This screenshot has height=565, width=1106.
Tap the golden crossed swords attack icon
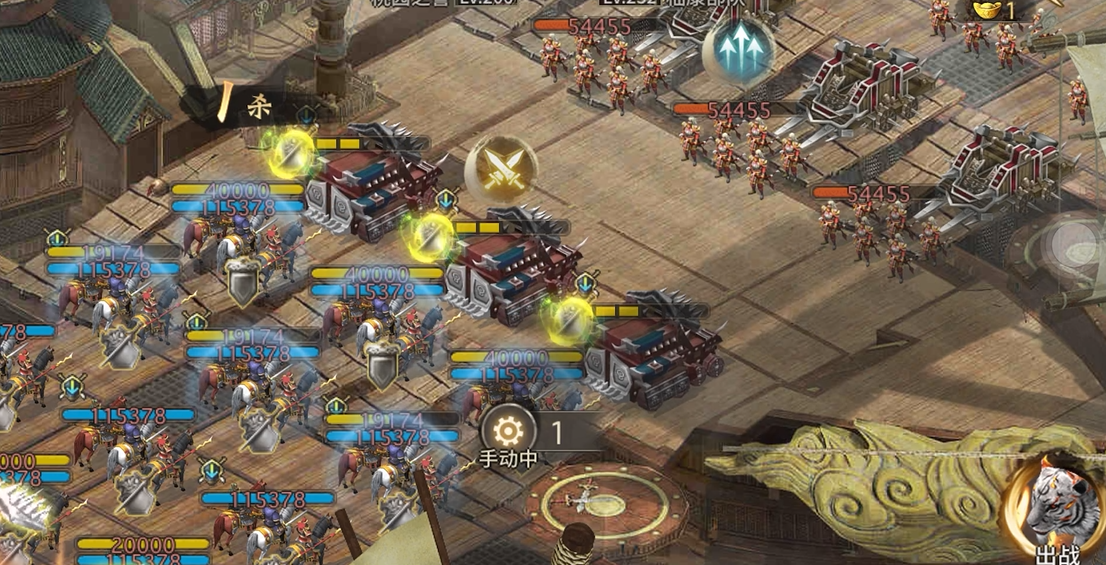click(x=501, y=167)
